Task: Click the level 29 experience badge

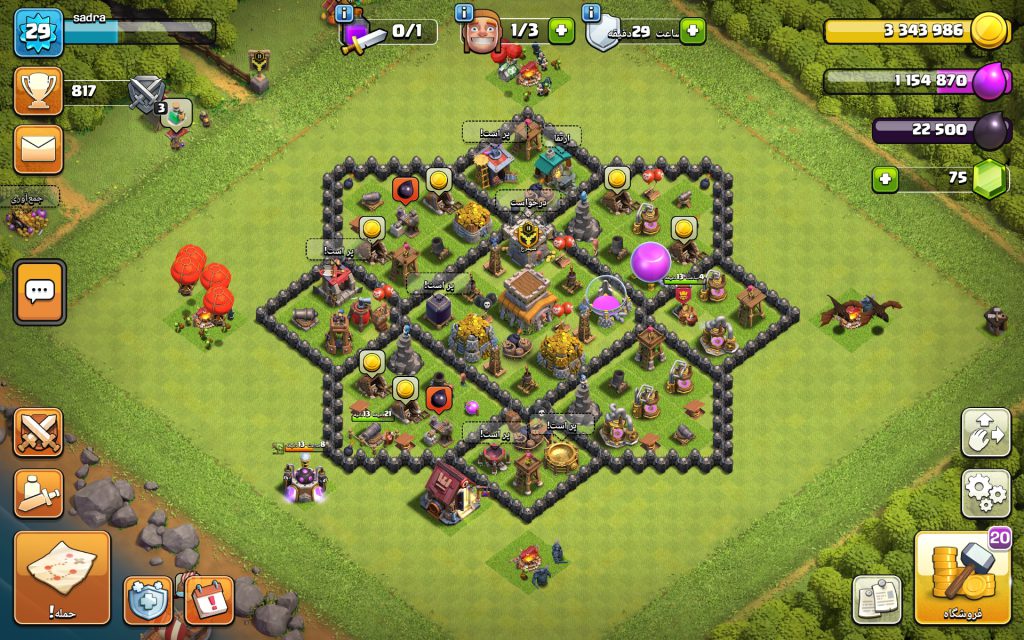Action: (x=38, y=33)
